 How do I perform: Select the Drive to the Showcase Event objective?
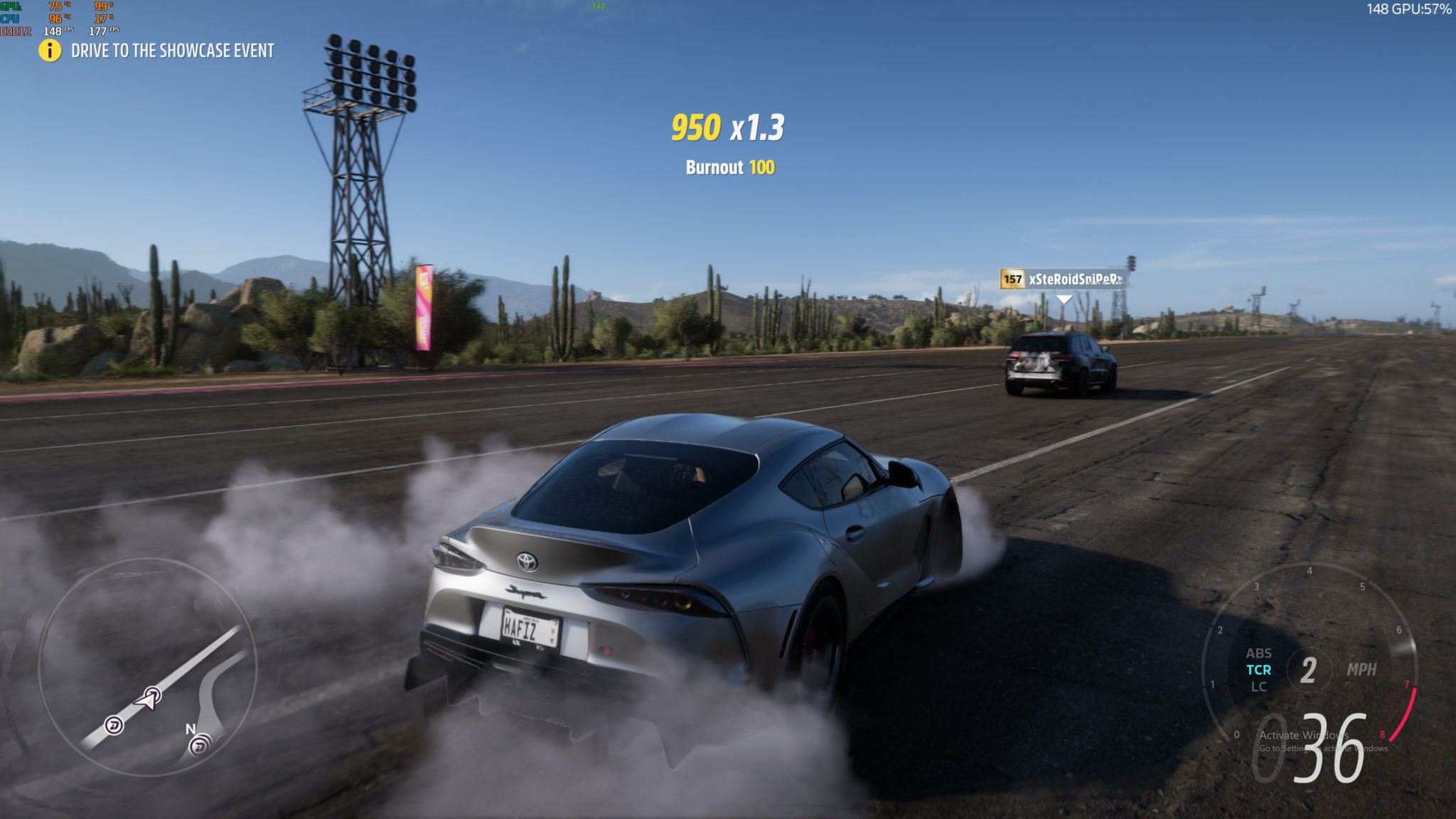(172, 50)
